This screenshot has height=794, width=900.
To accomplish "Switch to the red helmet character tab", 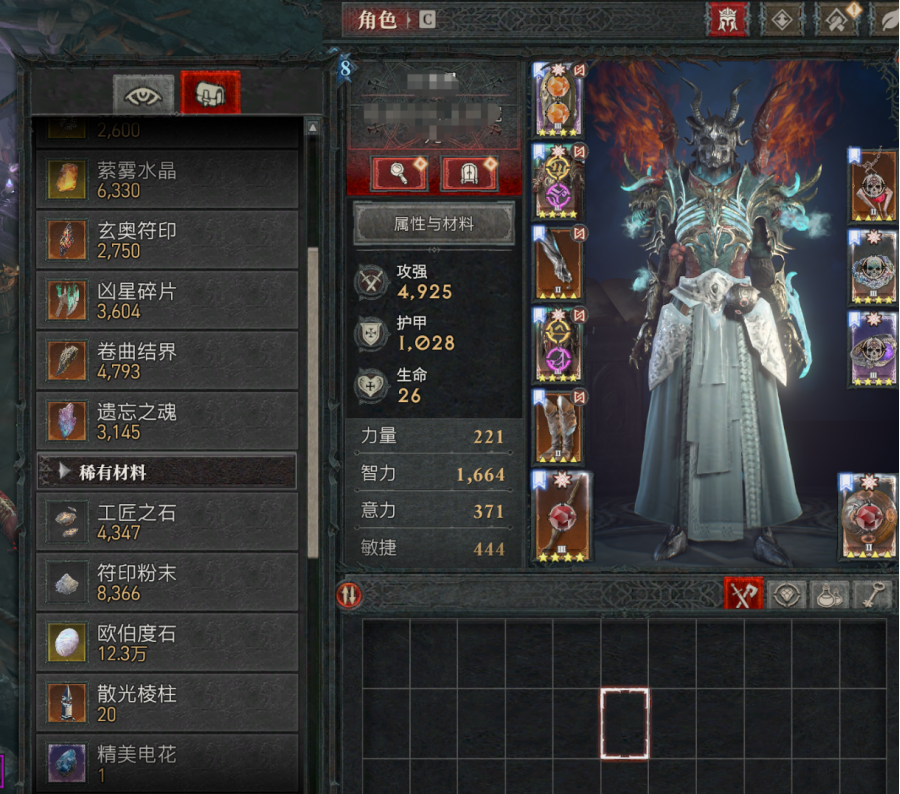I will pyautogui.click(x=729, y=20).
